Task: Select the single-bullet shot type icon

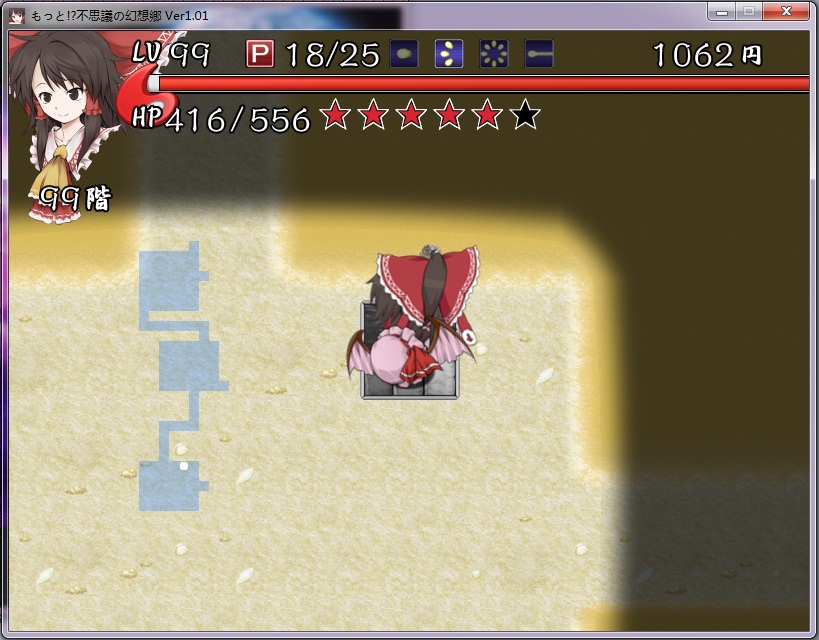Action: click(404, 53)
